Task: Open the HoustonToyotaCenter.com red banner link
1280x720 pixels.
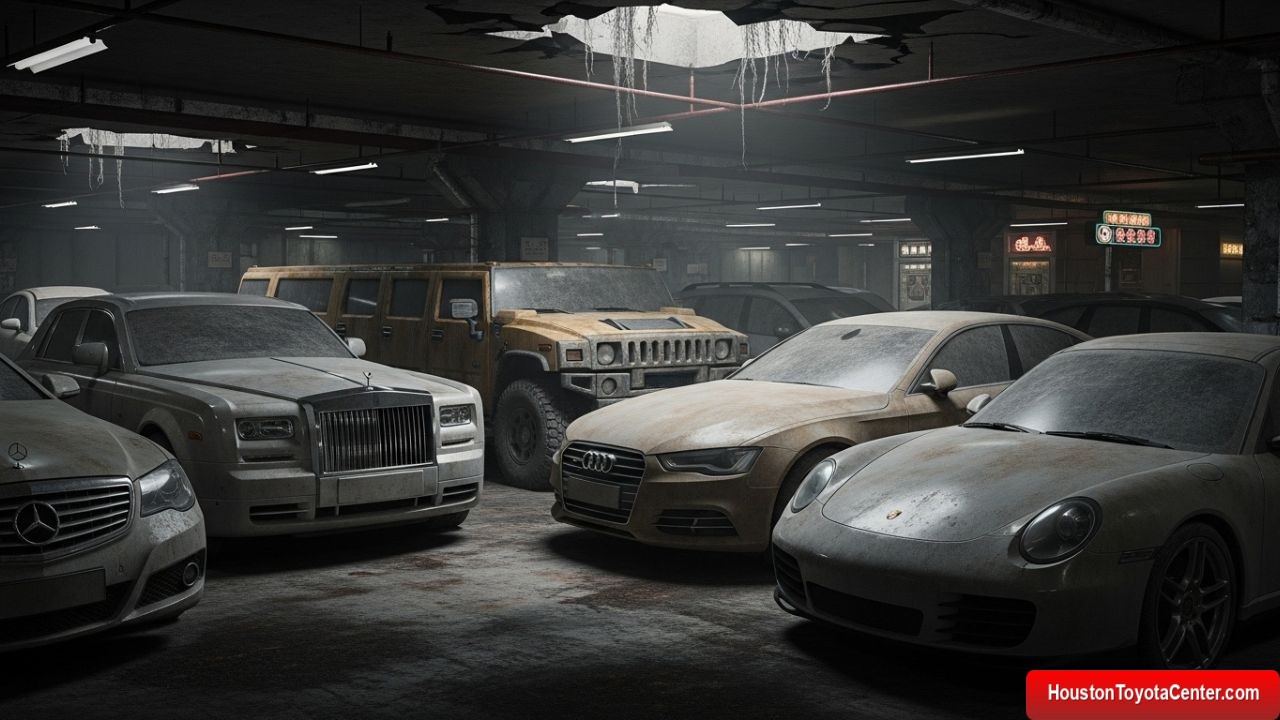Action: coord(1152,693)
